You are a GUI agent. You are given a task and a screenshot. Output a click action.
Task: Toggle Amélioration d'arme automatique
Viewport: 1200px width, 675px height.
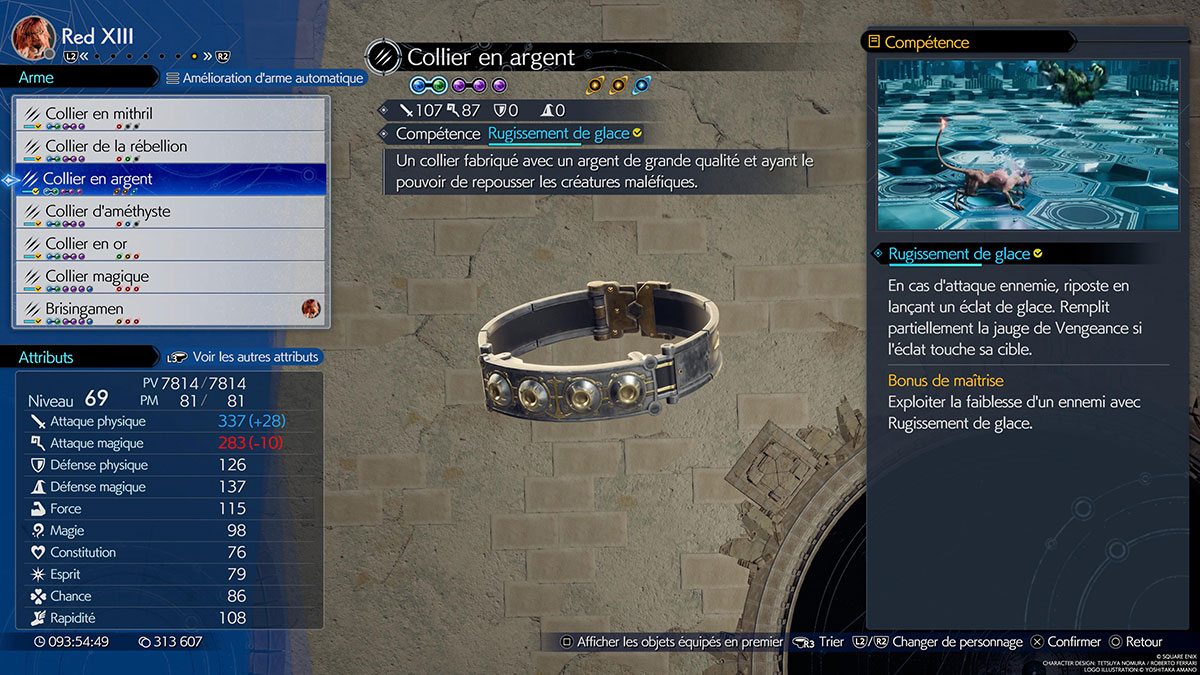(264, 78)
